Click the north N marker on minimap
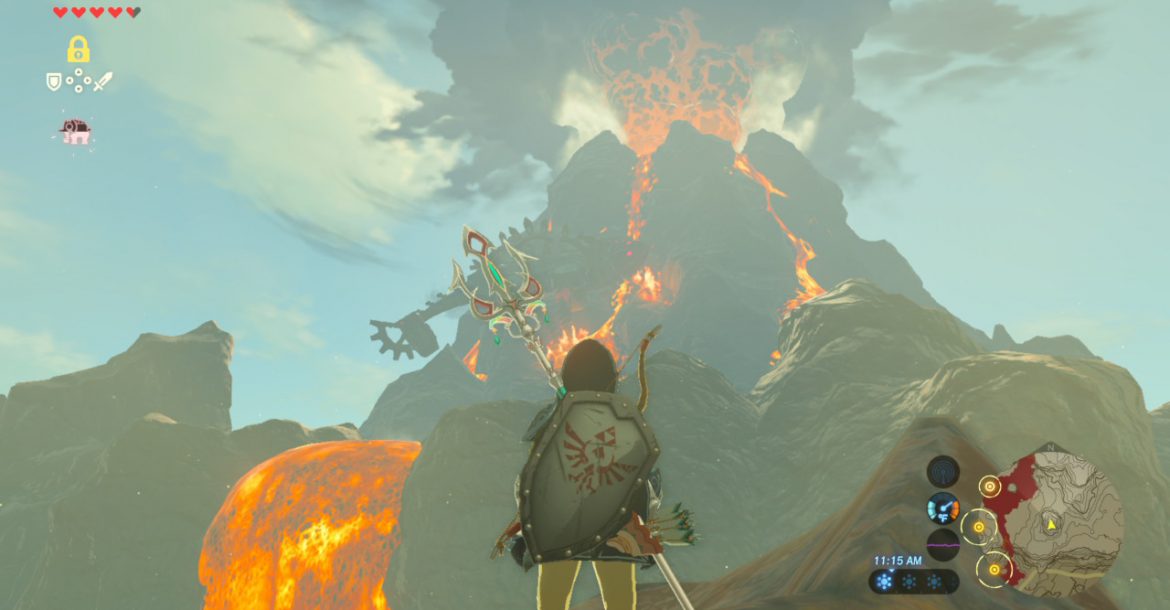The width and height of the screenshot is (1170, 610). click(x=1050, y=448)
